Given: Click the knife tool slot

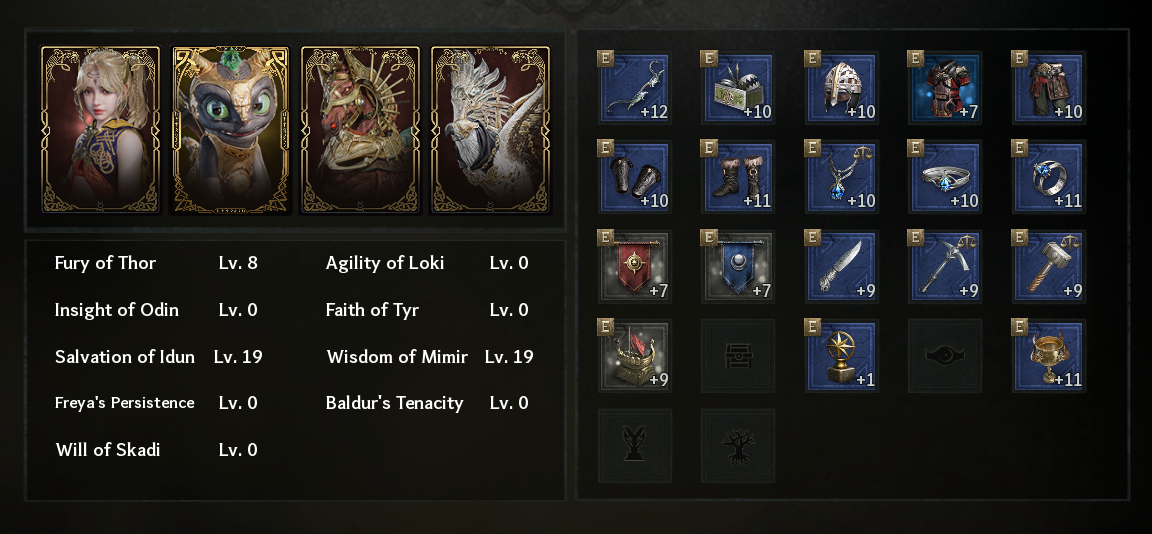Looking at the screenshot, I should pyautogui.click(x=843, y=268).
